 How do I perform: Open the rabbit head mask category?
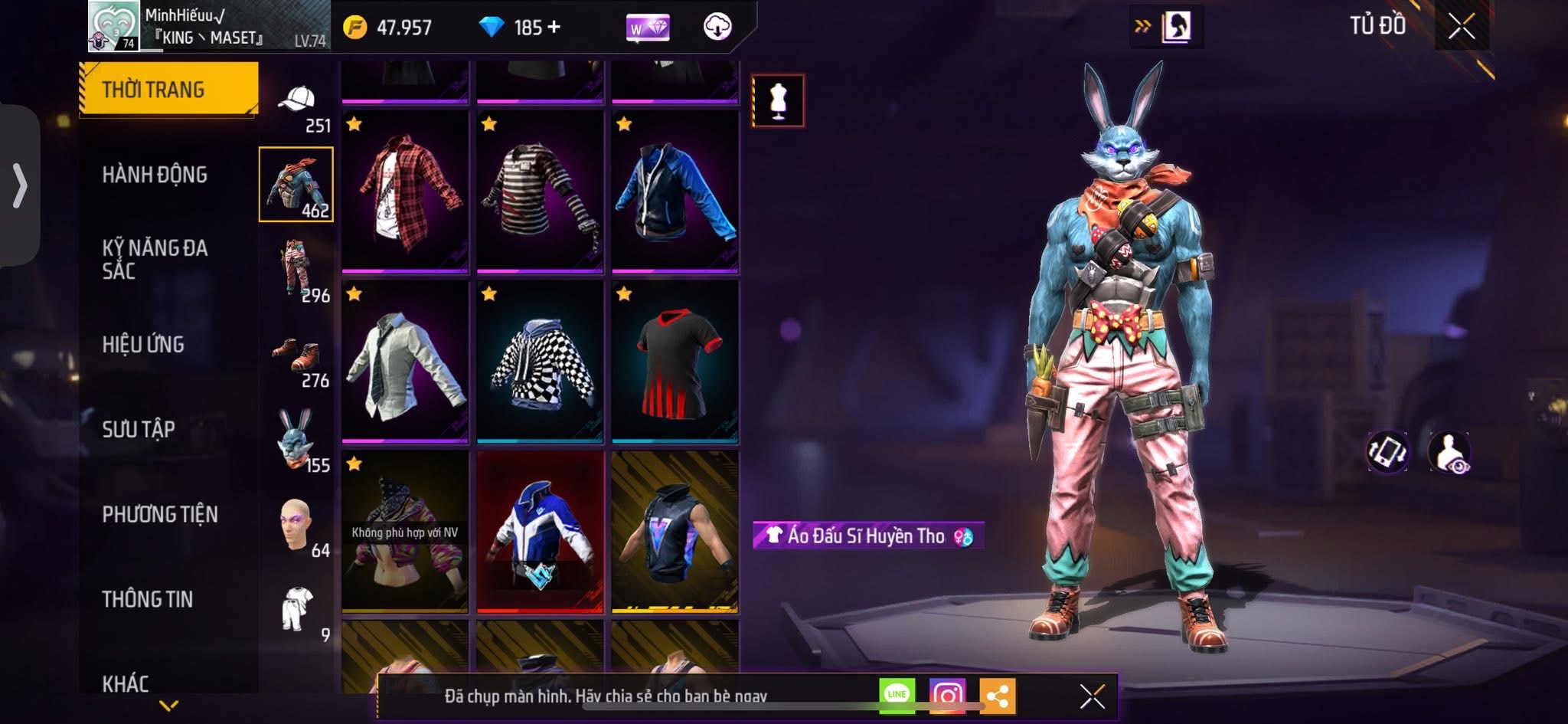tap(297, 441)
